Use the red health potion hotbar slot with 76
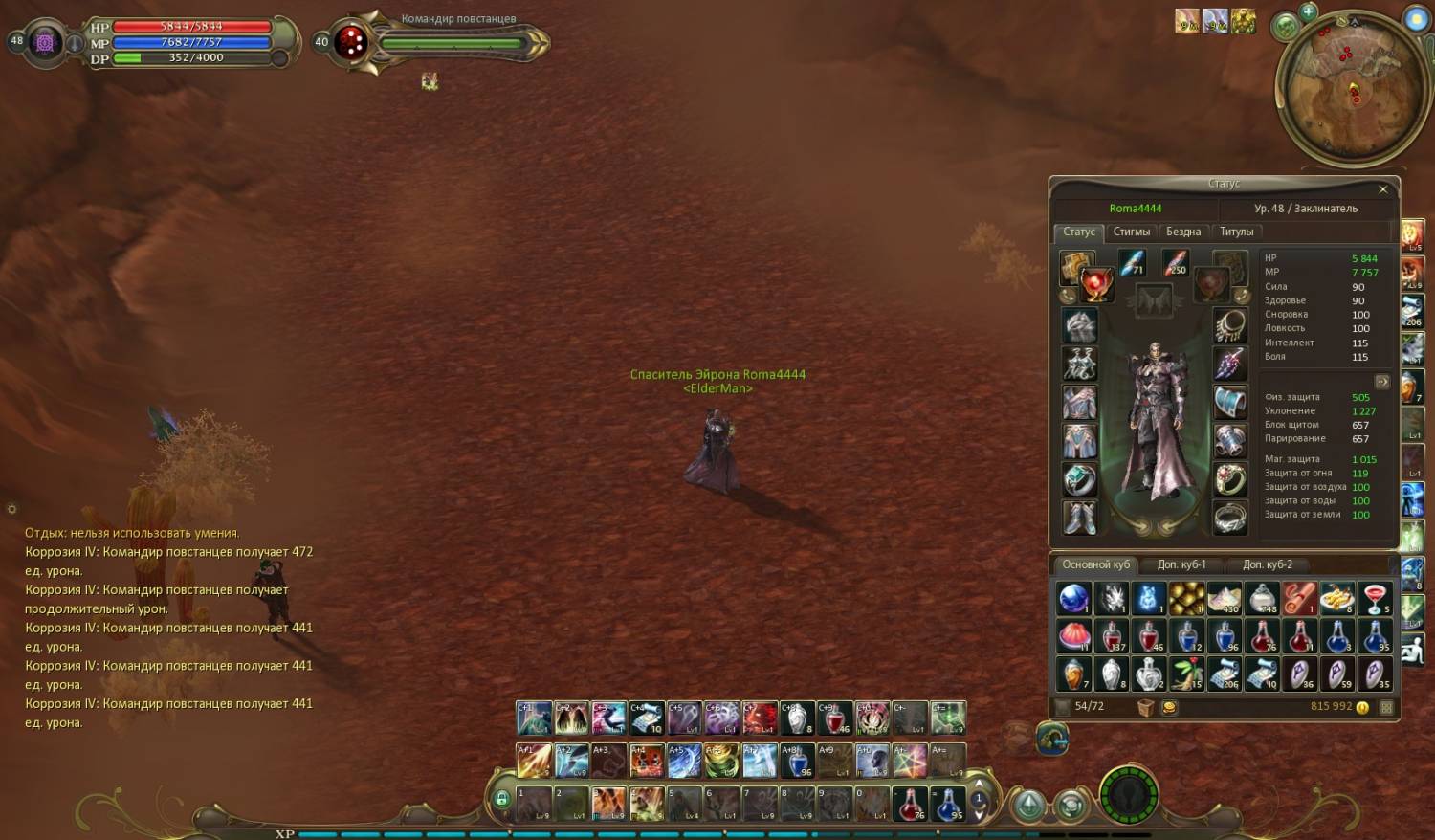 coord(910,804)
